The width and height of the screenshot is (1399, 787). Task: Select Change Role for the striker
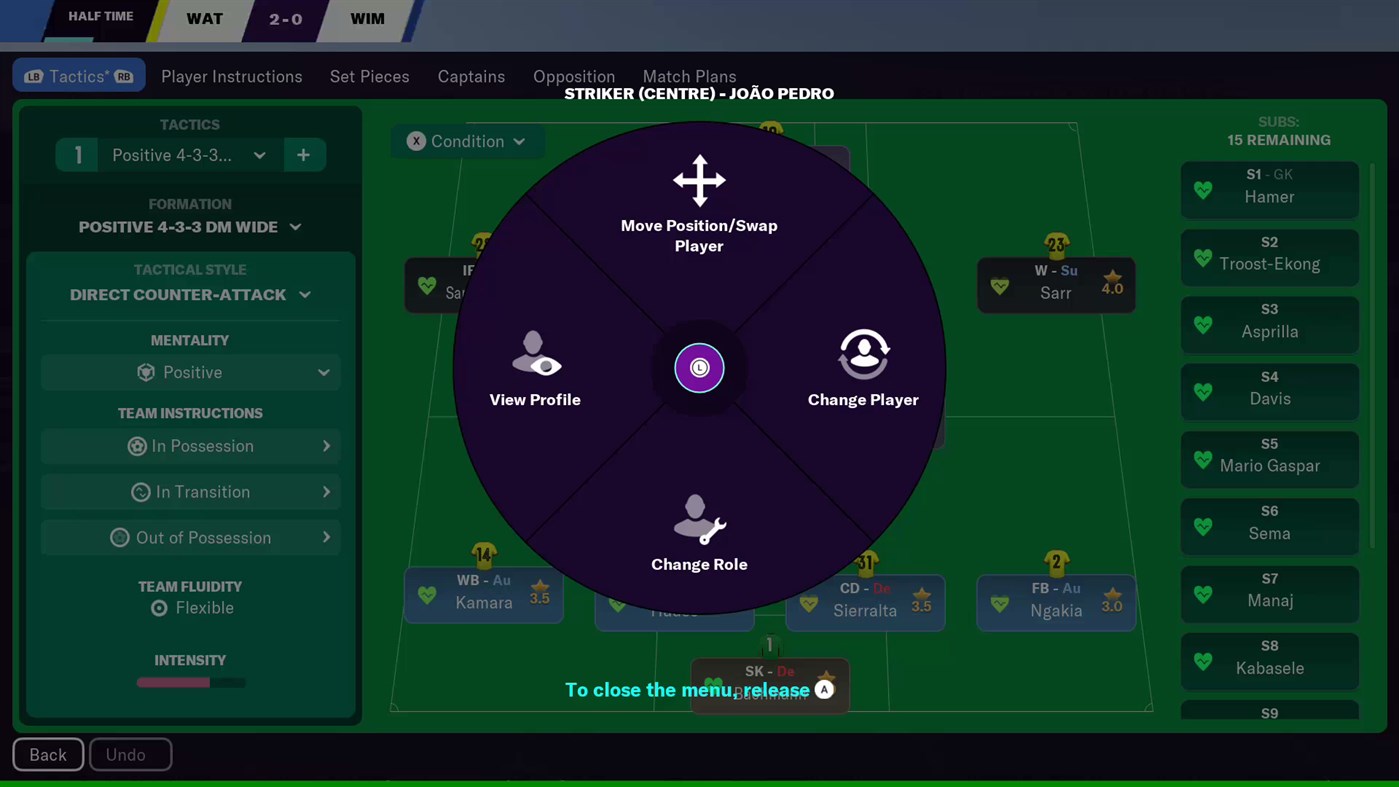pyautogui.click(x=699, y=535)
